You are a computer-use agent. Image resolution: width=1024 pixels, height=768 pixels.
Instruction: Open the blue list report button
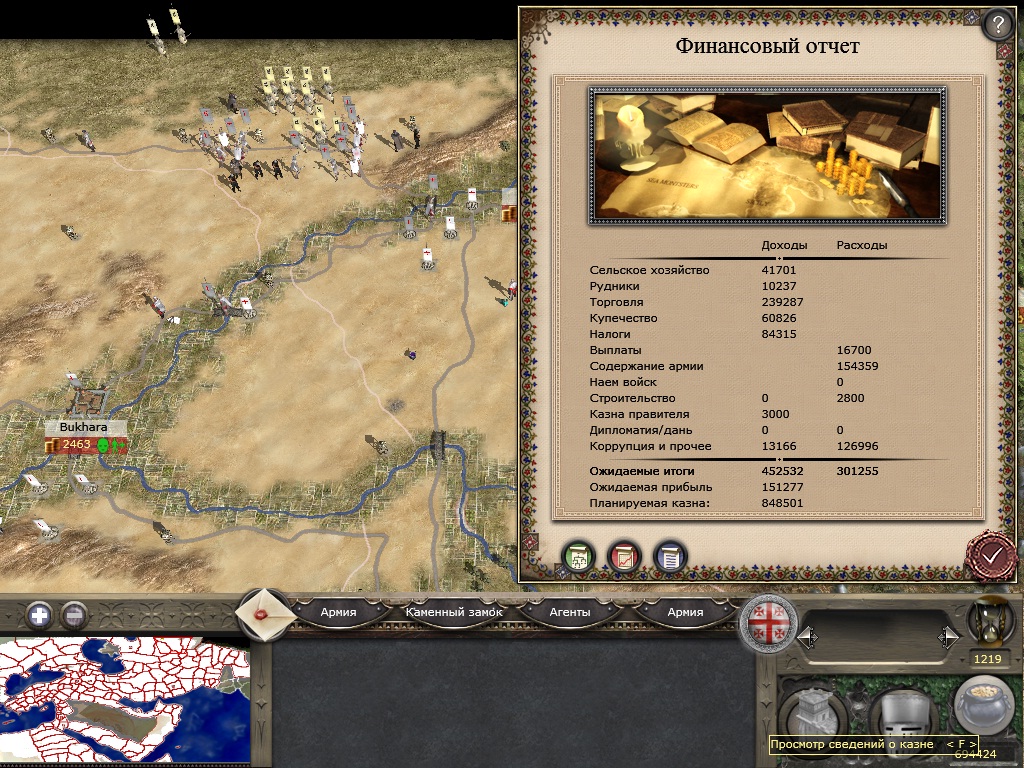coord(670,557)
